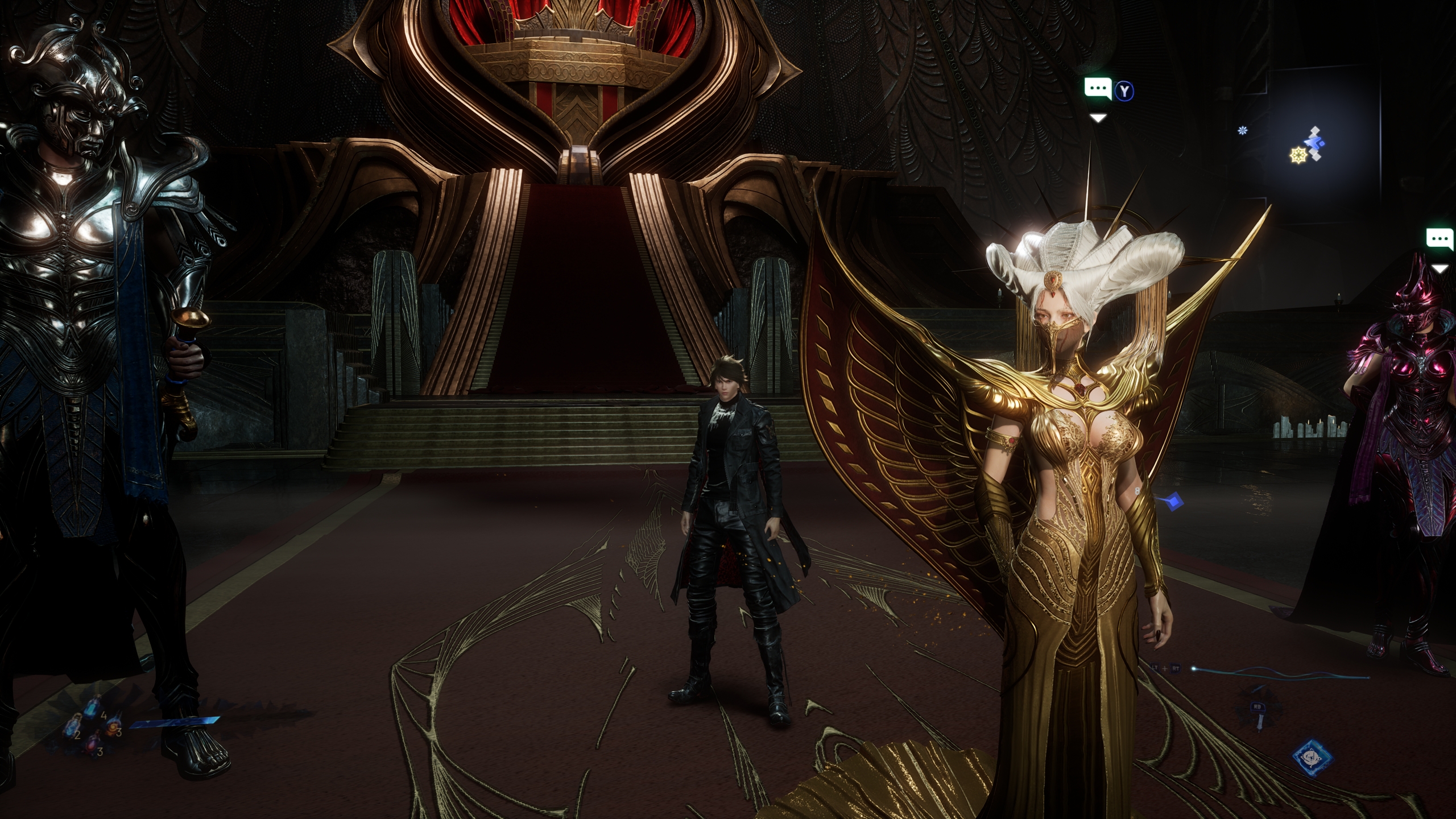Screen dimensions: 1456x819
Task: Use the purple-red potion at the bottom
Action: coord(91,743)
